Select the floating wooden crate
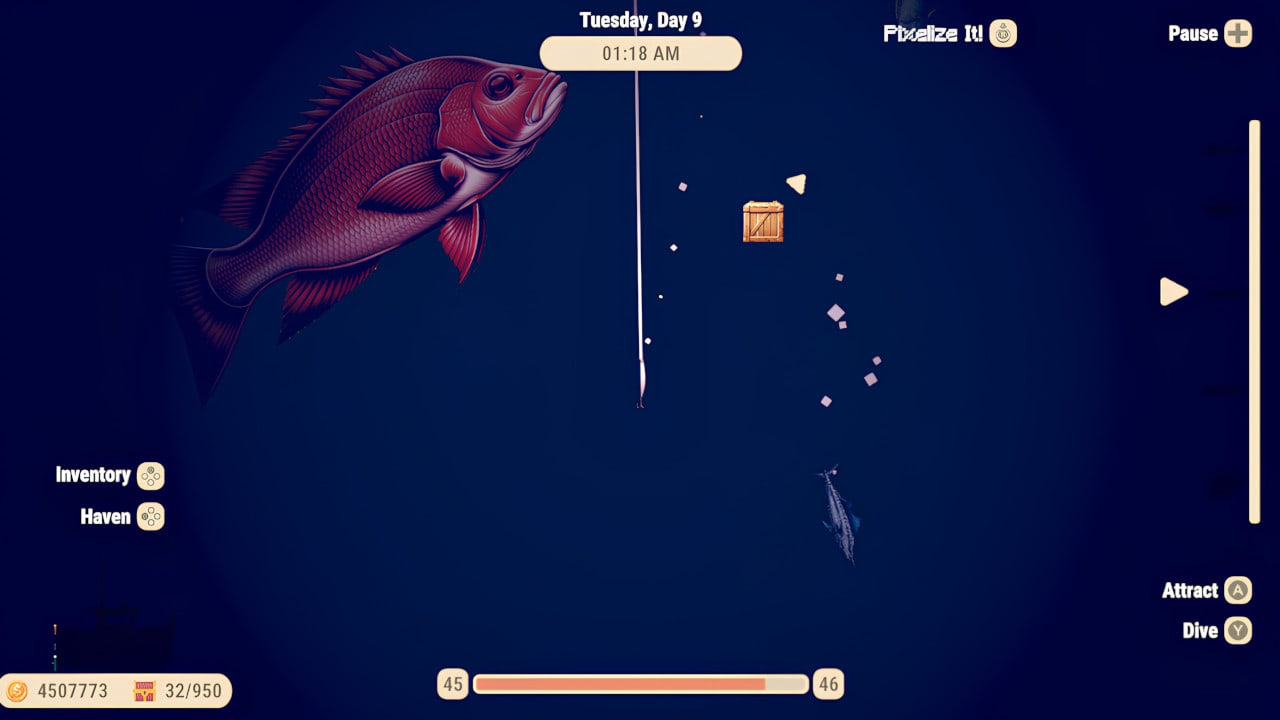This screenshot has height=720, width=1280. click(x=763, y=221)
